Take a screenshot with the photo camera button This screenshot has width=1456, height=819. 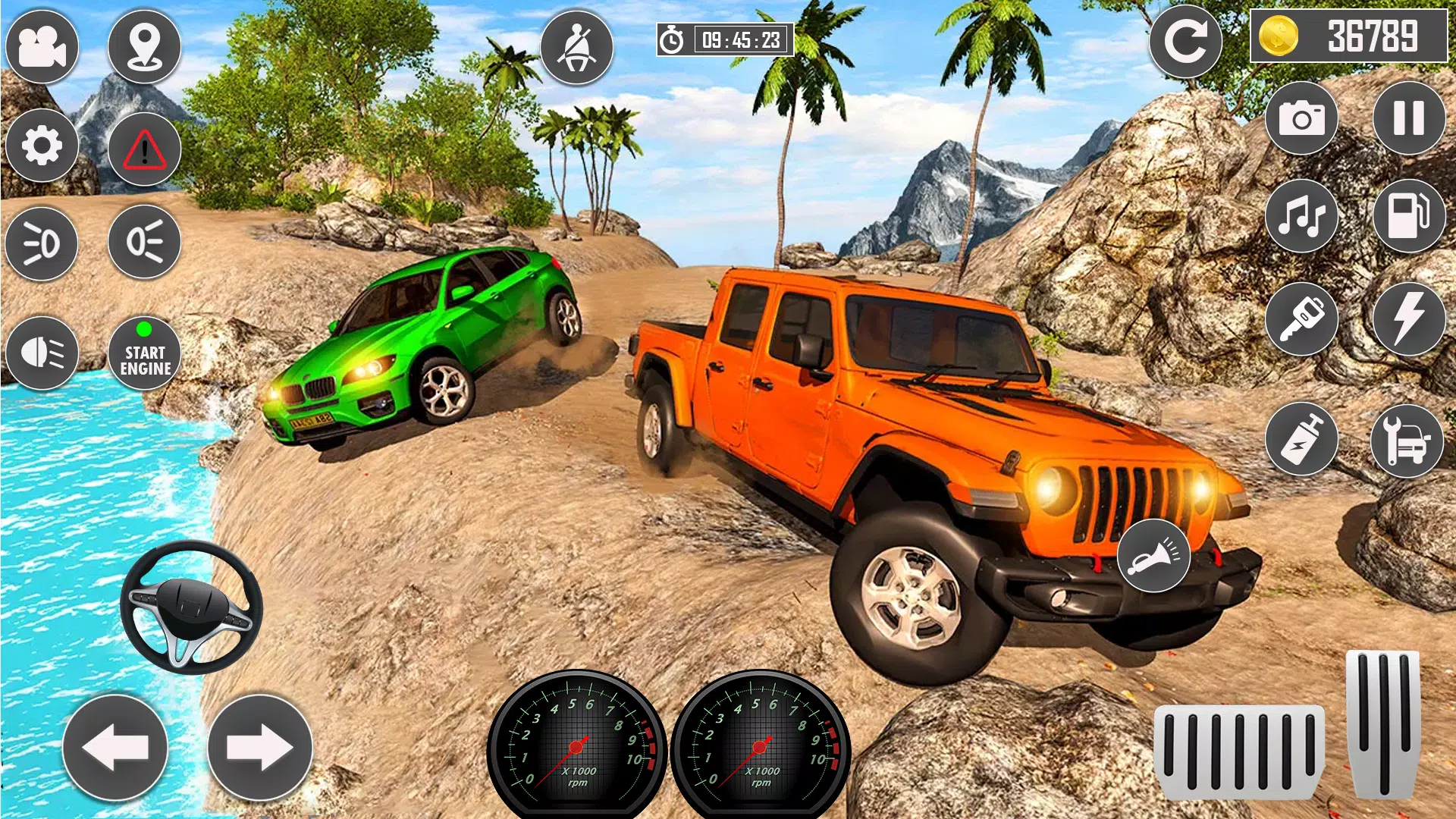[1301, 118]
